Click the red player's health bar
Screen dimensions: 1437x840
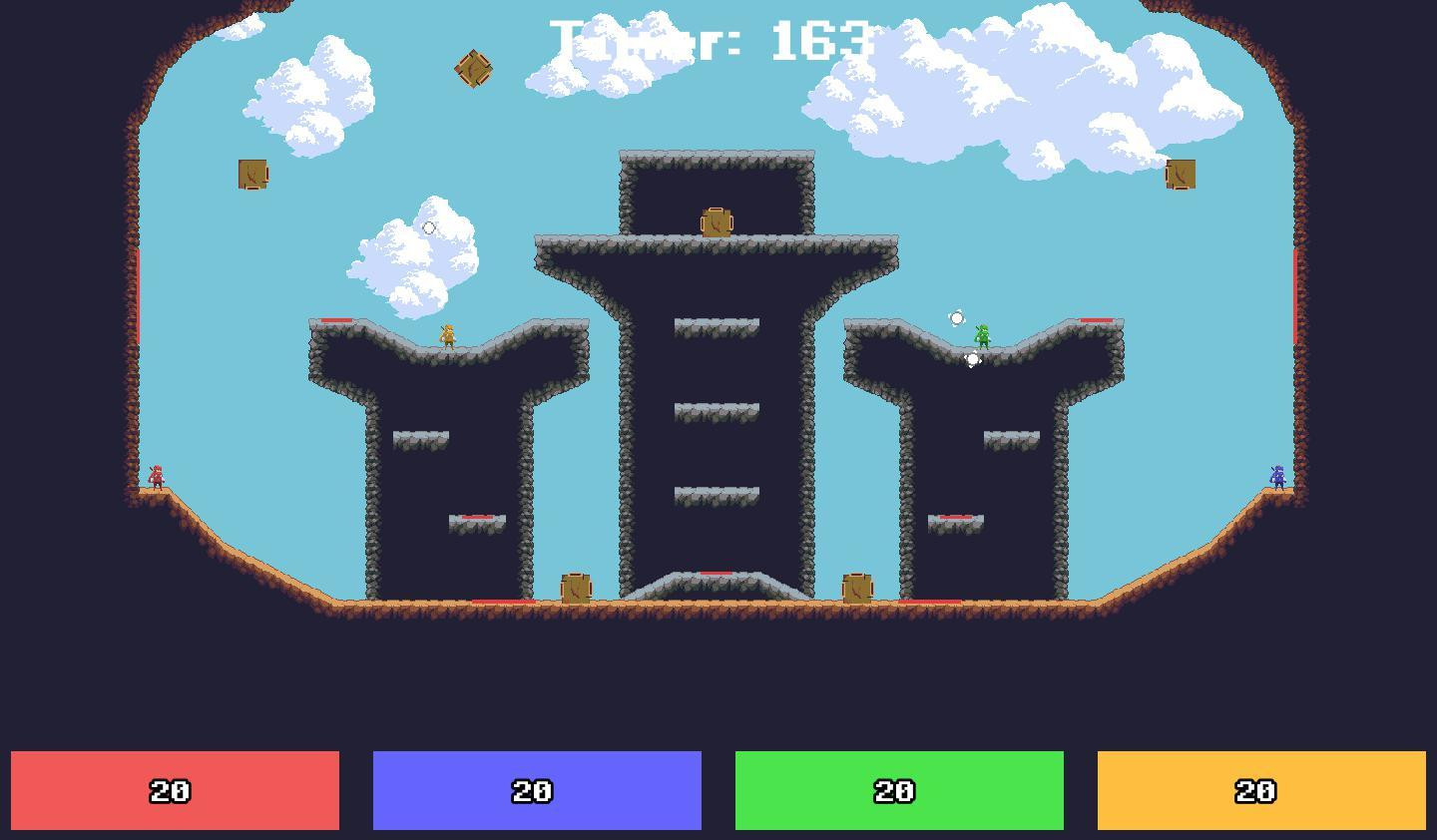[176, 791]
